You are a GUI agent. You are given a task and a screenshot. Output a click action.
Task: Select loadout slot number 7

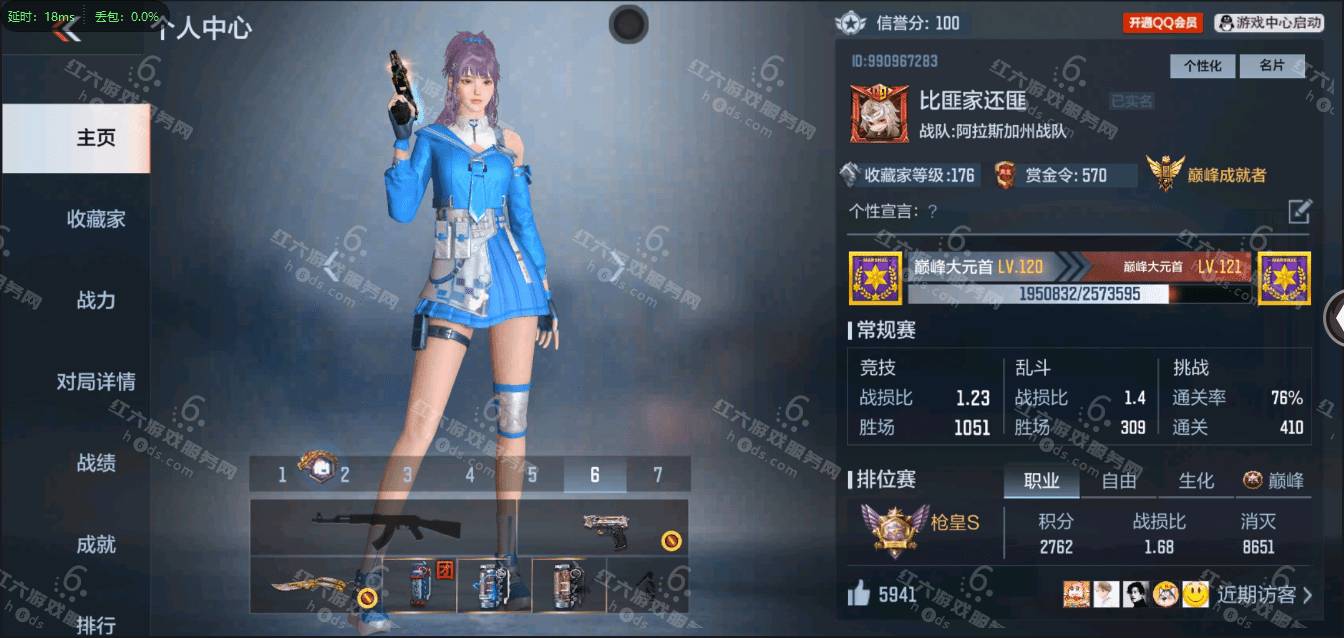(x=657, y=475)
